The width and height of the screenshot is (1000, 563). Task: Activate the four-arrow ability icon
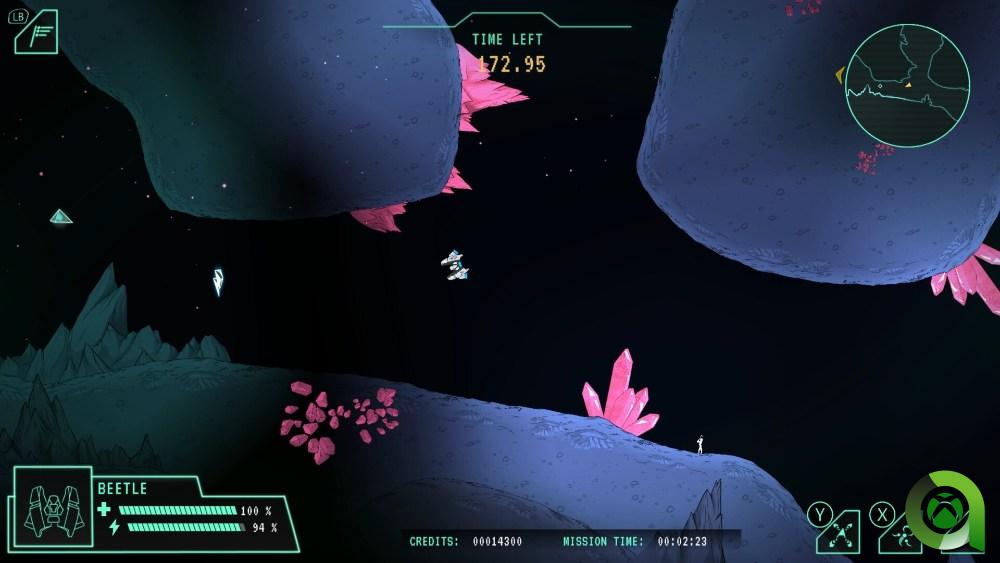(x=840, y=534)
